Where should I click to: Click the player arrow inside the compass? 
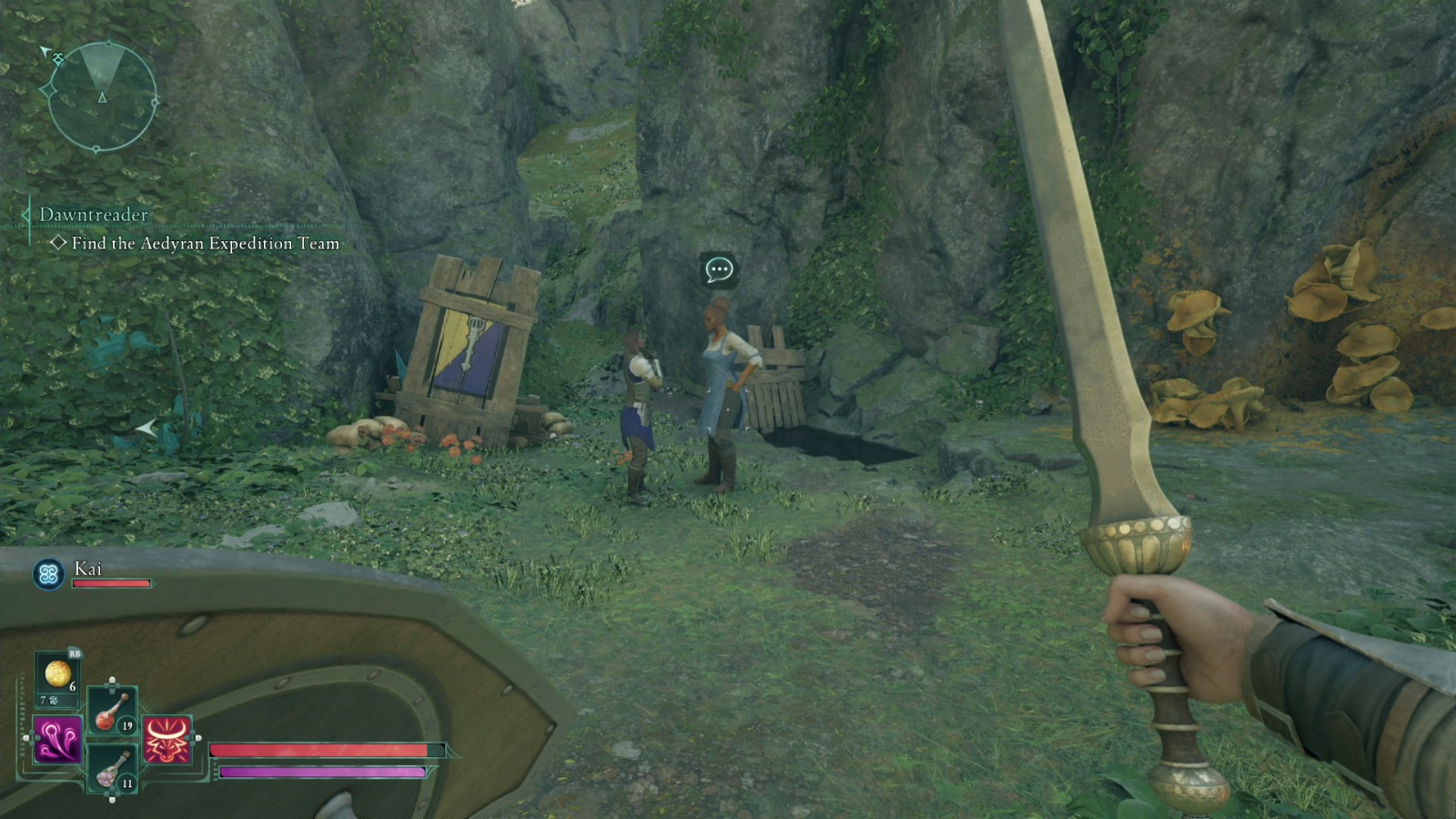[103, 97]
